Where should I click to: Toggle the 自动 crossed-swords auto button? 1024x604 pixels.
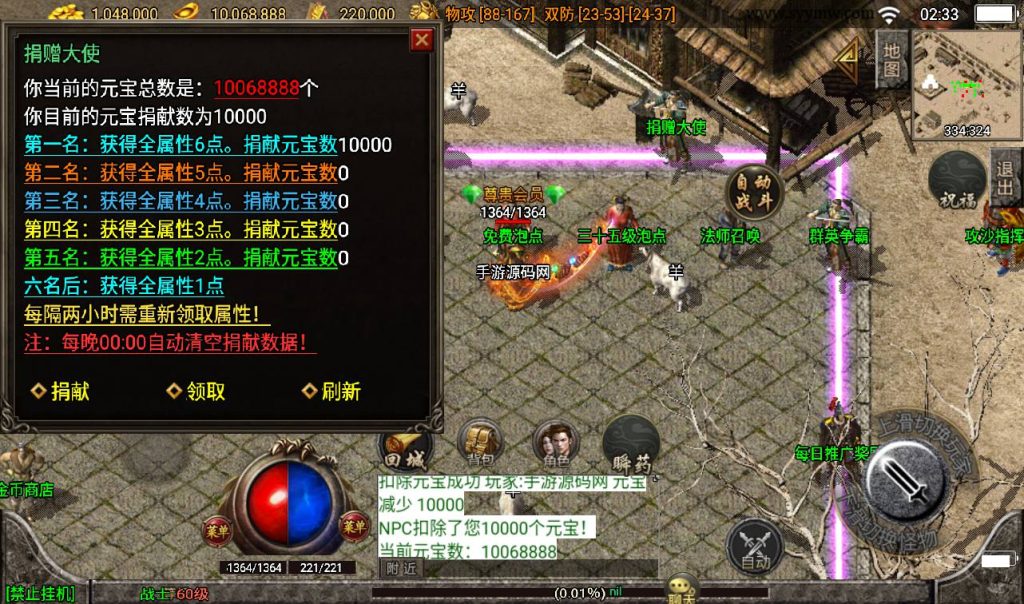pyautogui.click(x=755, y=546)
